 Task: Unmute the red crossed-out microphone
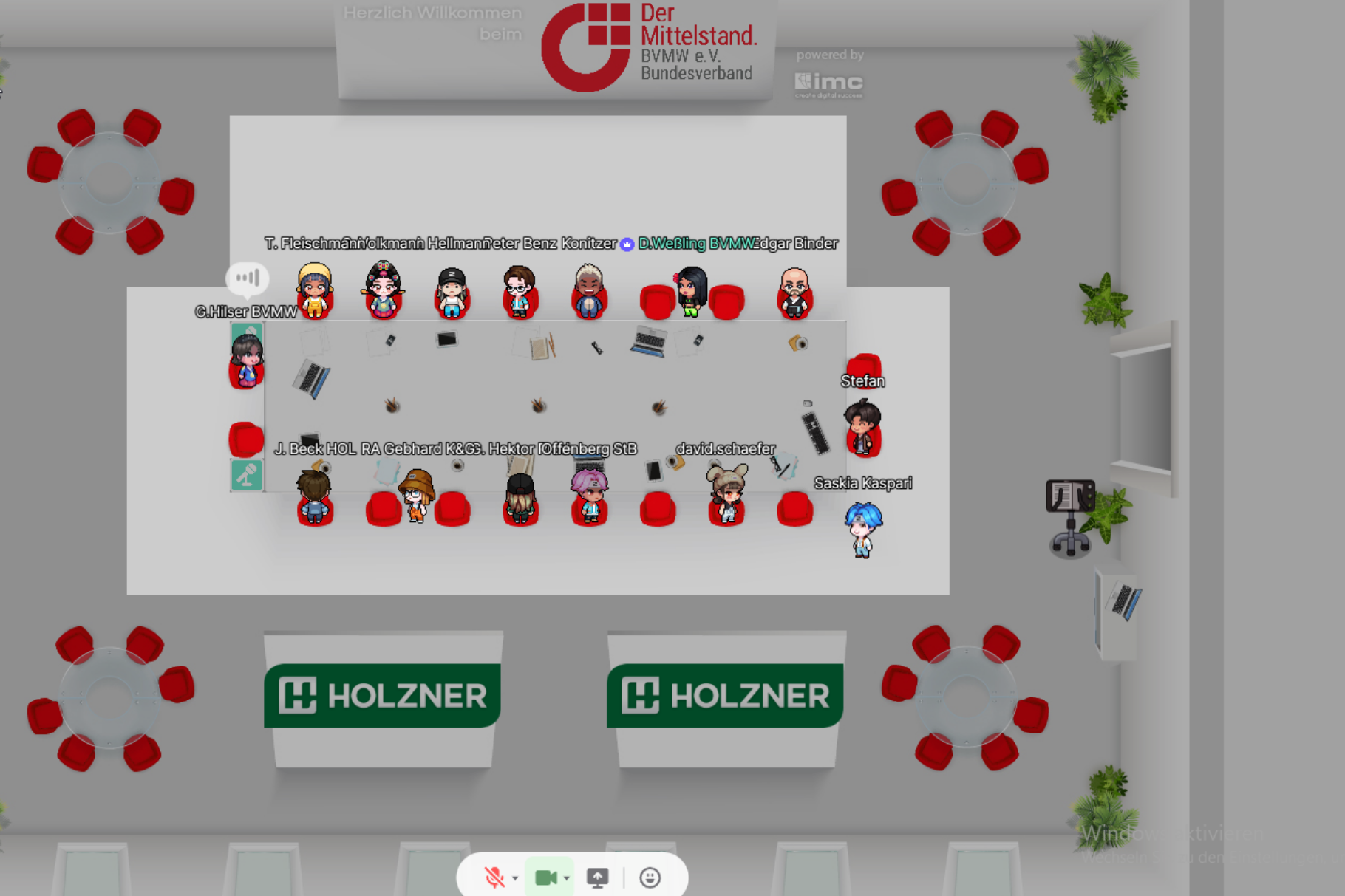[x=494, y=878]
